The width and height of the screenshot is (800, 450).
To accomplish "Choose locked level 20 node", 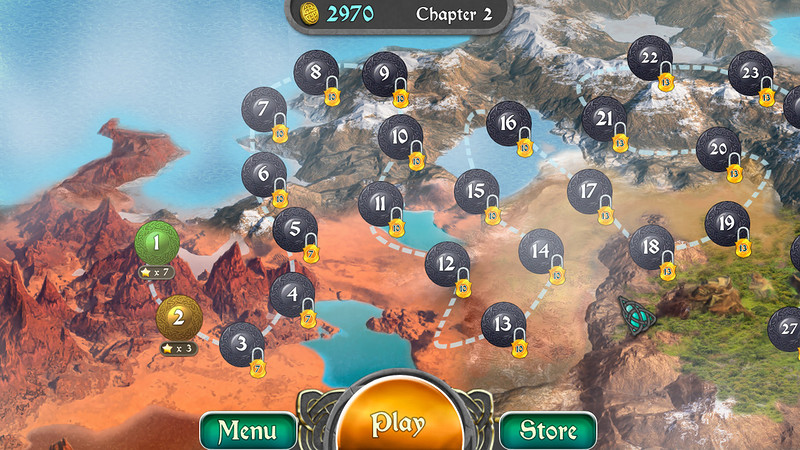I will 718,149.
